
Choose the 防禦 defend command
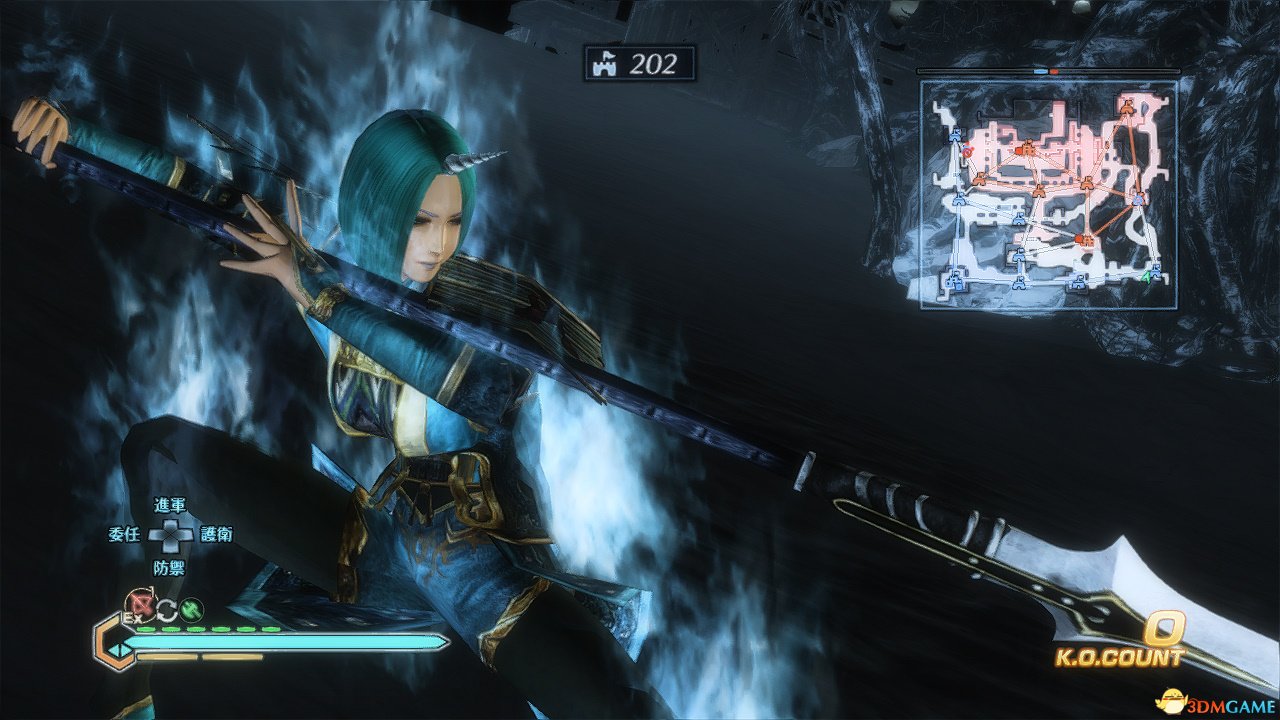pos(170,566)
